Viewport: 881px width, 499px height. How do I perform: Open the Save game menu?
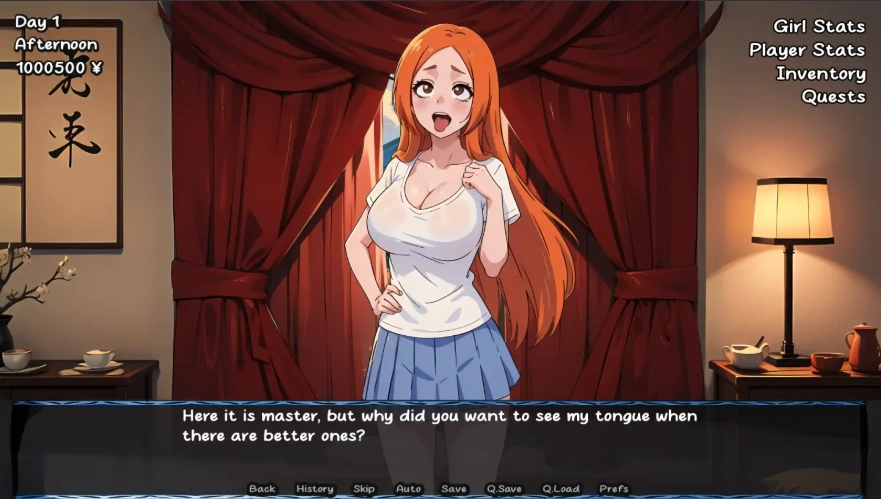coord(454,489)
